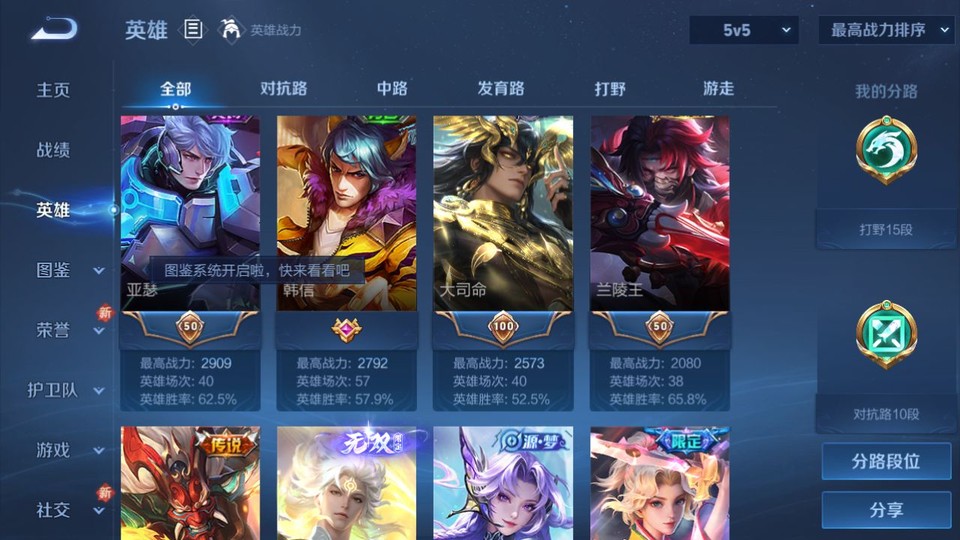
Task: Open the 主页 home menu entry
Action: click(54, 90)
